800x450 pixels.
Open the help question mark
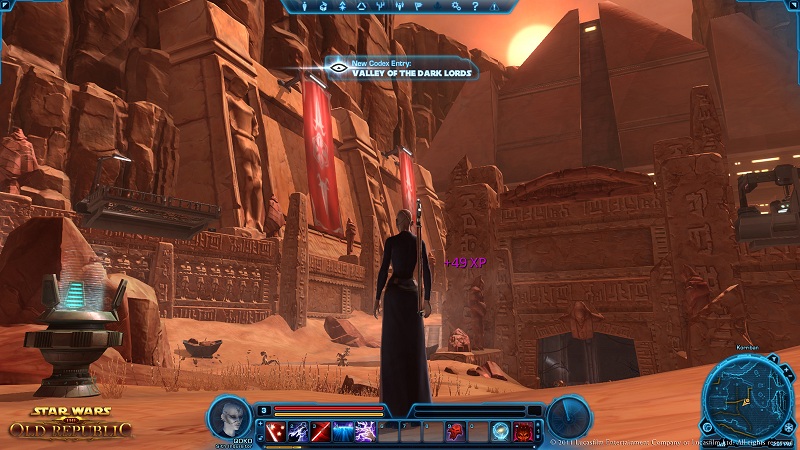(x=474, y=7)
